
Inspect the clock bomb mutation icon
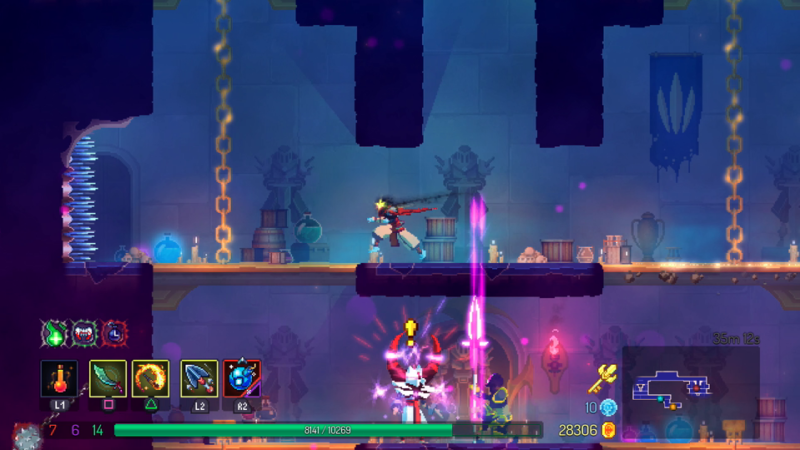point(114,333)
